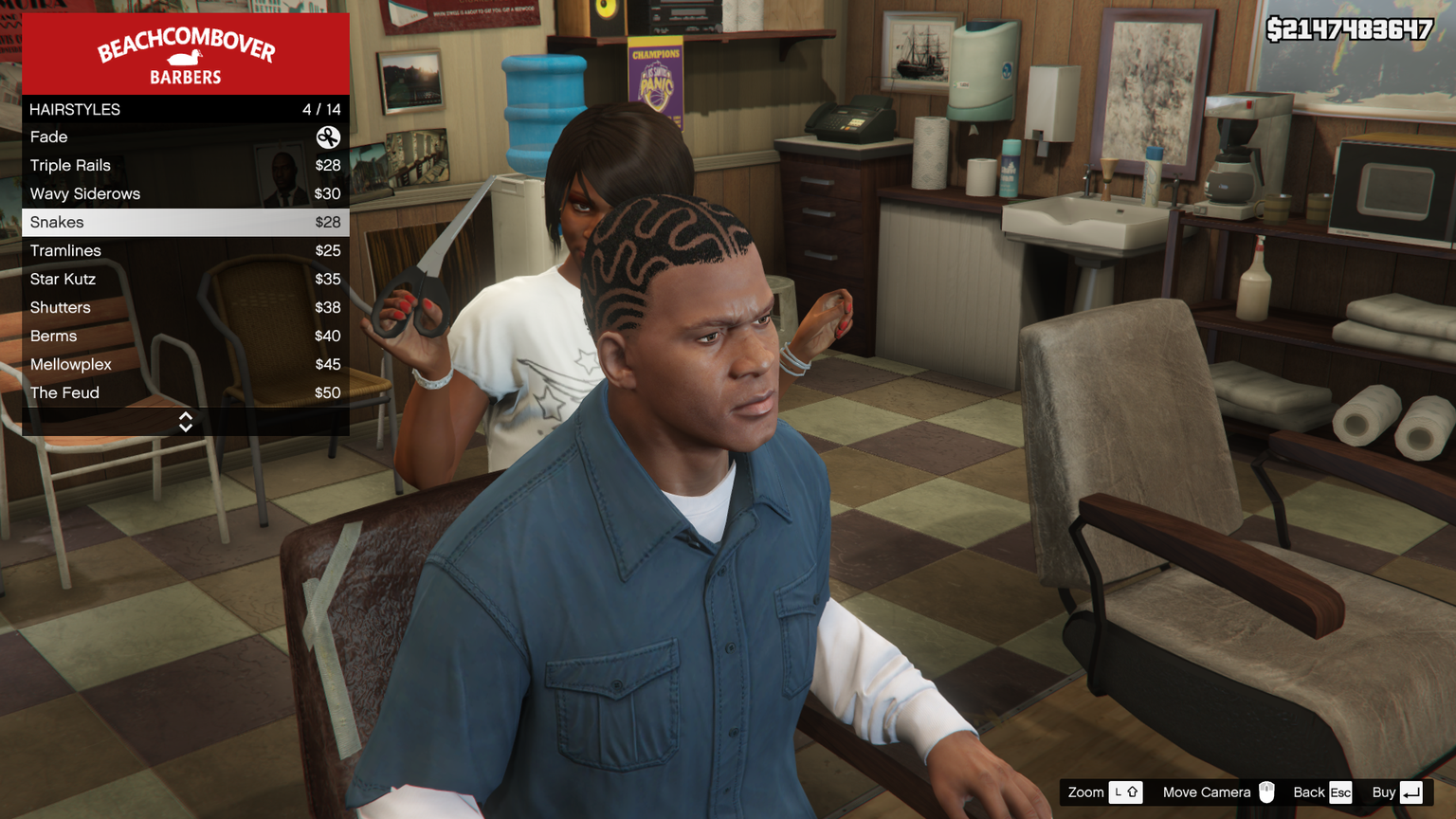1456x819 pixels.
Task: Choose The Feud hairstyle for $50
Action: pyautogui.click(x=185, y=393)
